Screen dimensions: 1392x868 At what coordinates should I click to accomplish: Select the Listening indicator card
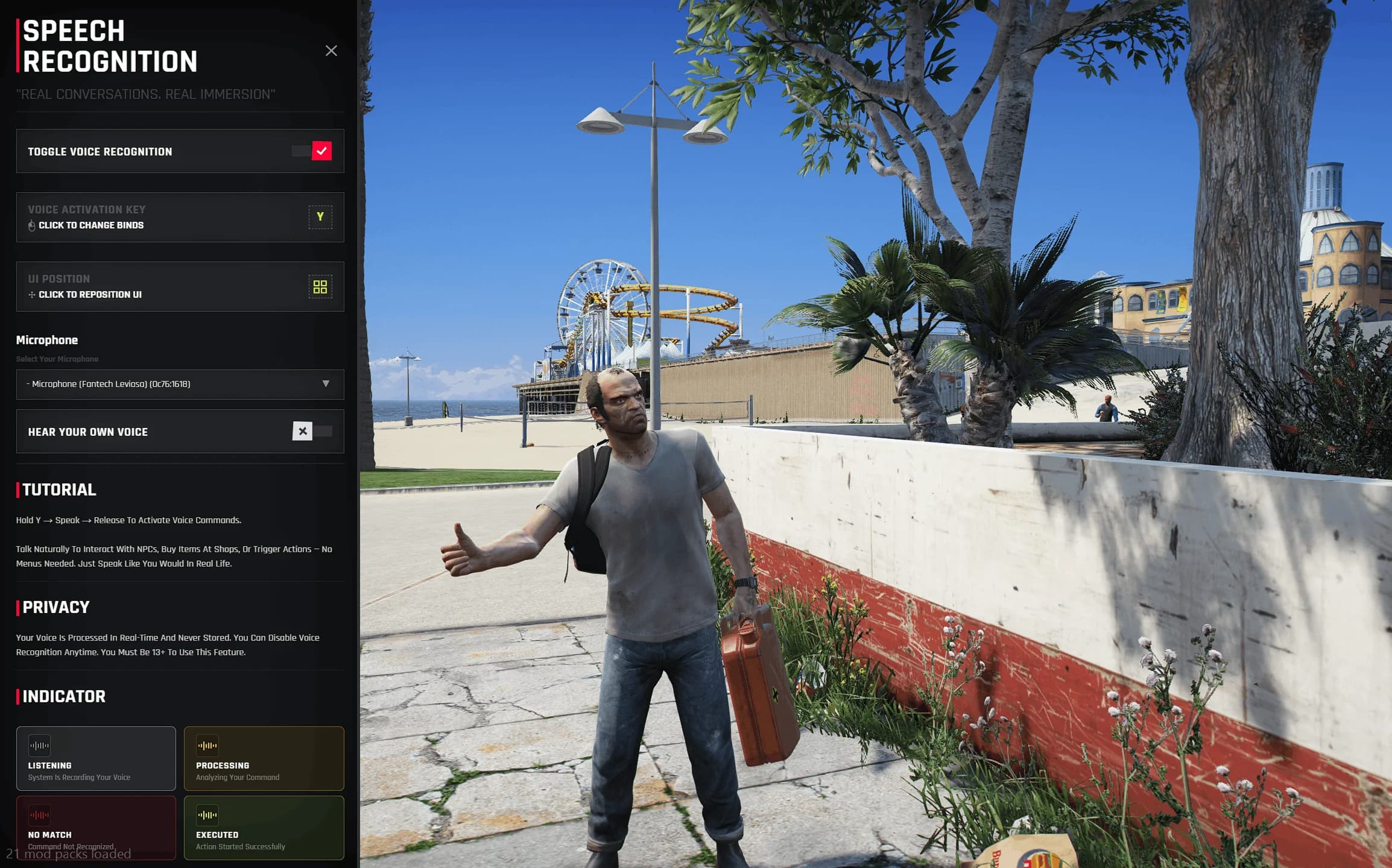(x=96, y=758)
